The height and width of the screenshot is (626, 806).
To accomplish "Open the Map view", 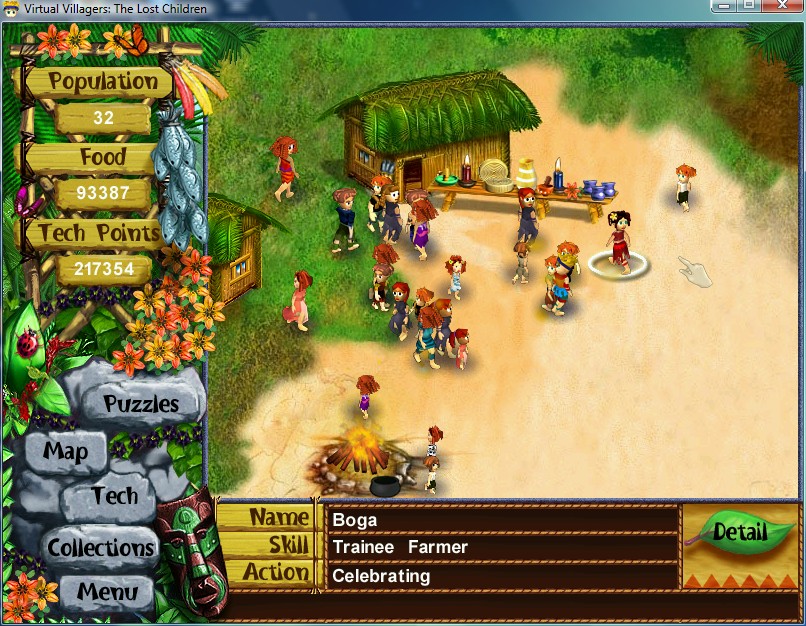I will pyautogui.click(x=65, y=451).
